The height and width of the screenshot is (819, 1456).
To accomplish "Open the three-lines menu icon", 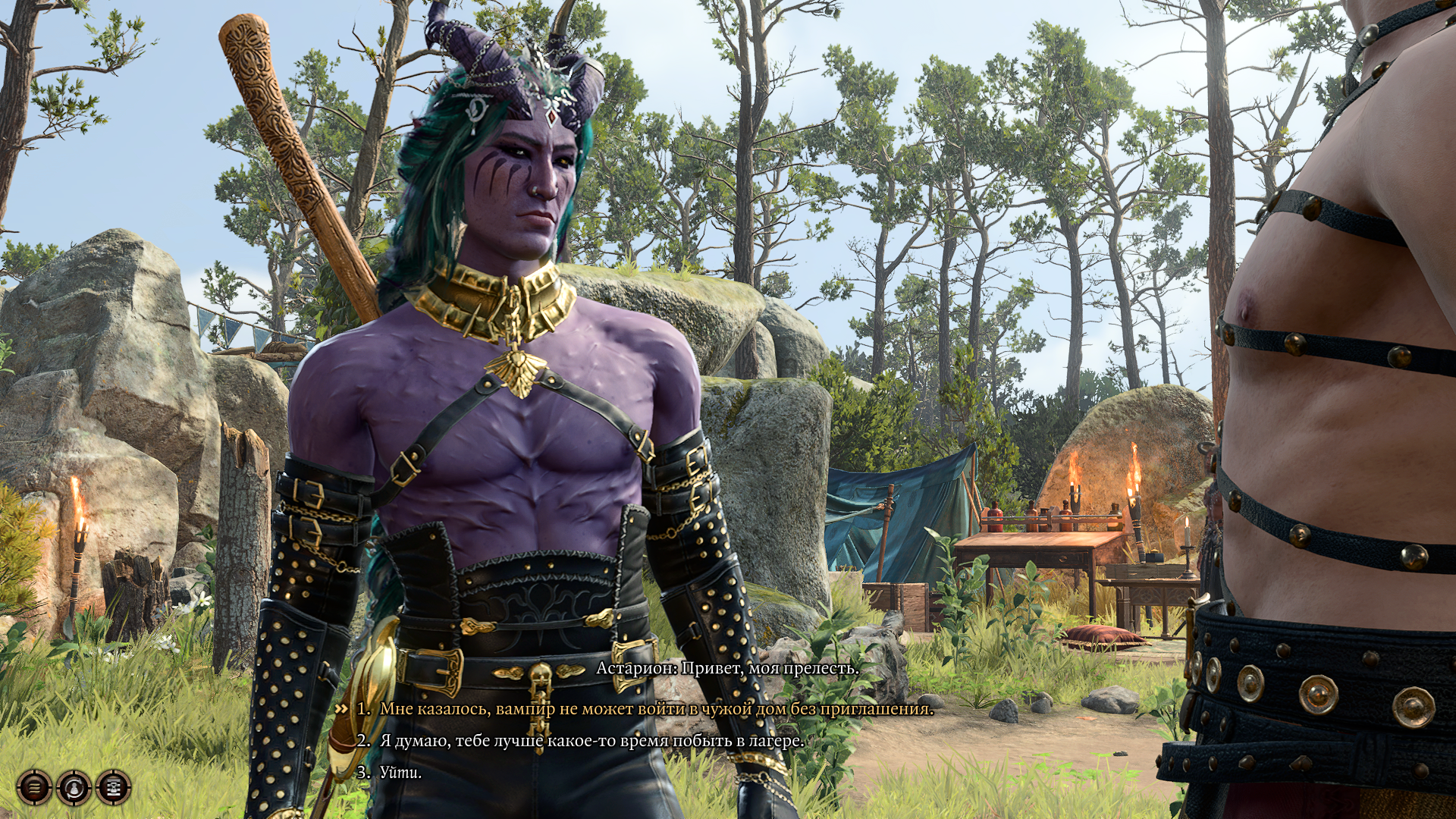I will tap(34, 787).
